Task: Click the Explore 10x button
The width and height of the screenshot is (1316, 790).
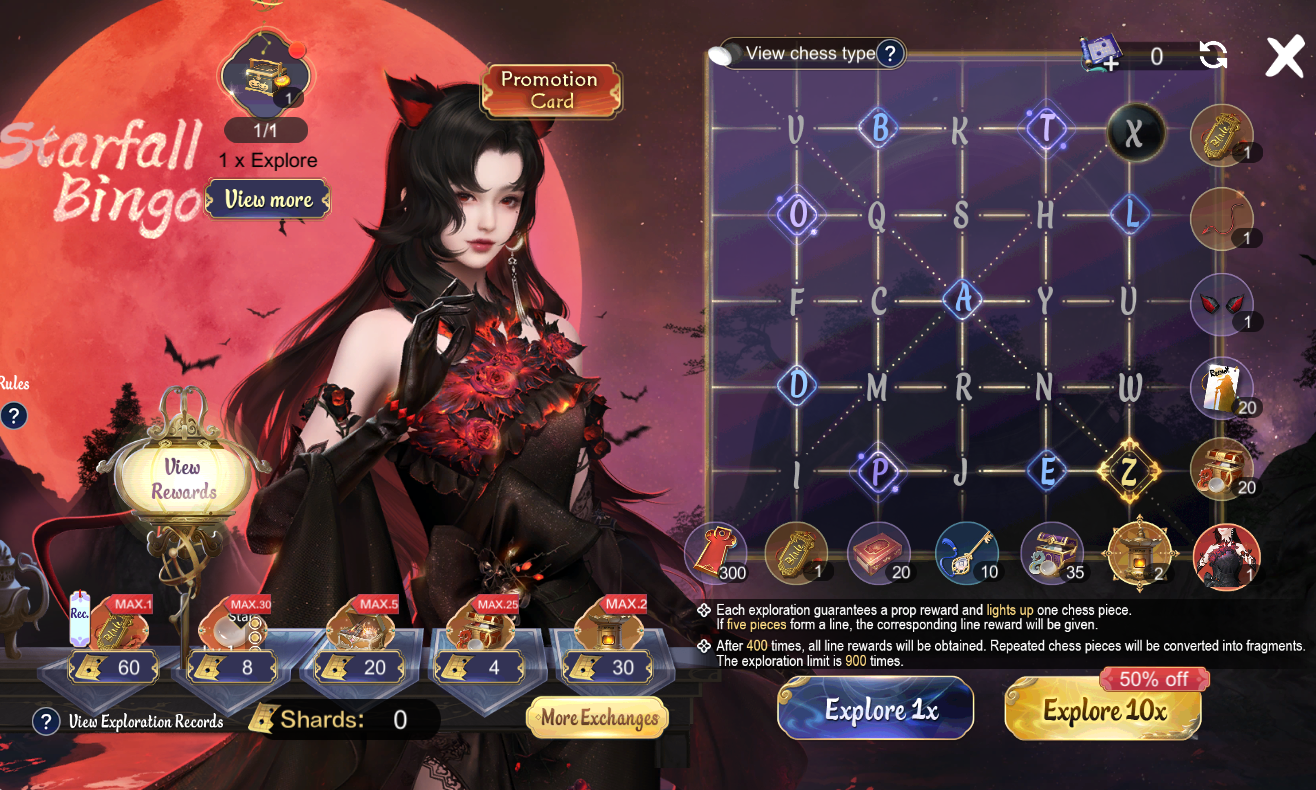Action: 1103,710
